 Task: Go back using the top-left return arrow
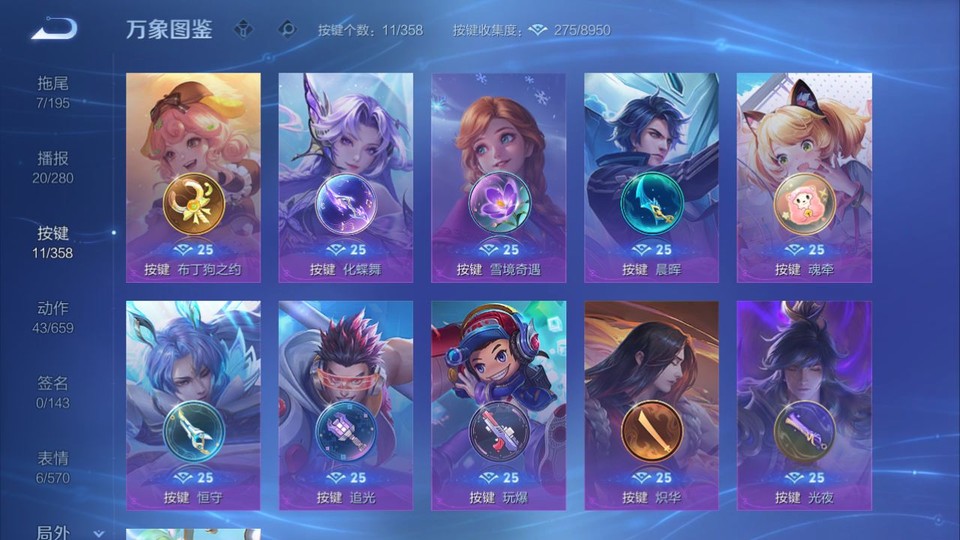[54, 29]
